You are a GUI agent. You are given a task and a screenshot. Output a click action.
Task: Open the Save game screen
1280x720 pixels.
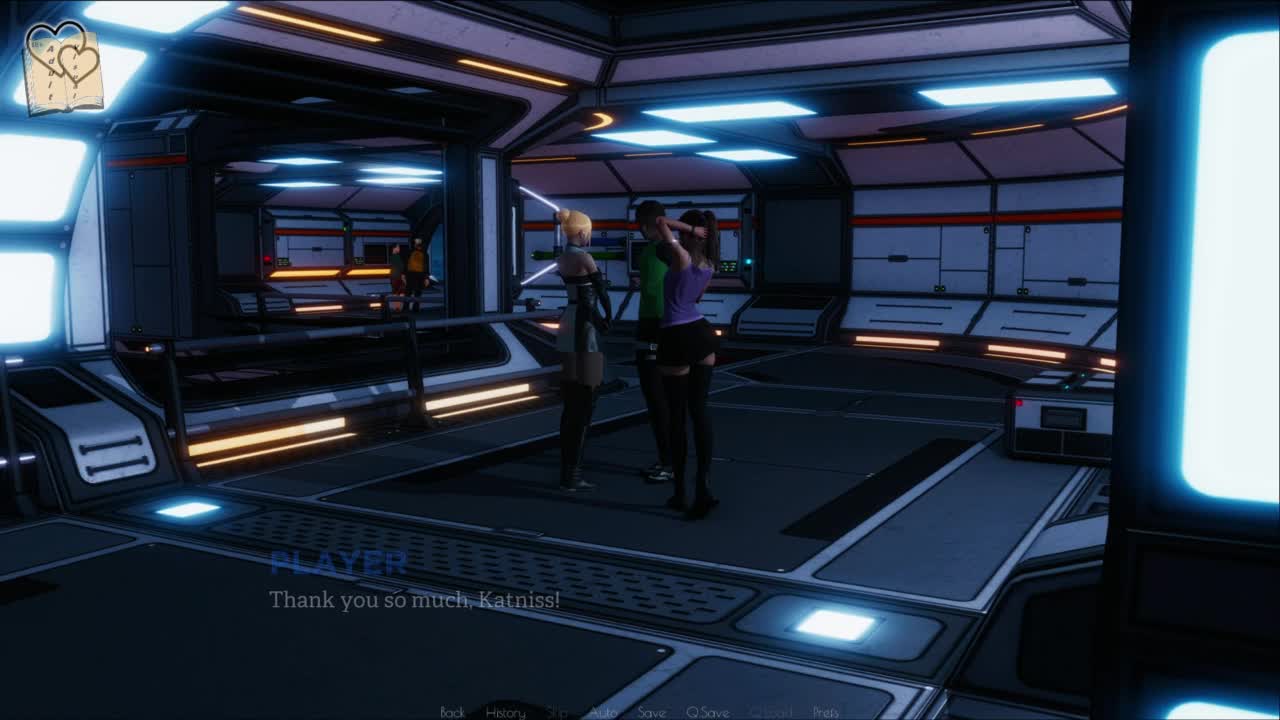click(651, 712)
